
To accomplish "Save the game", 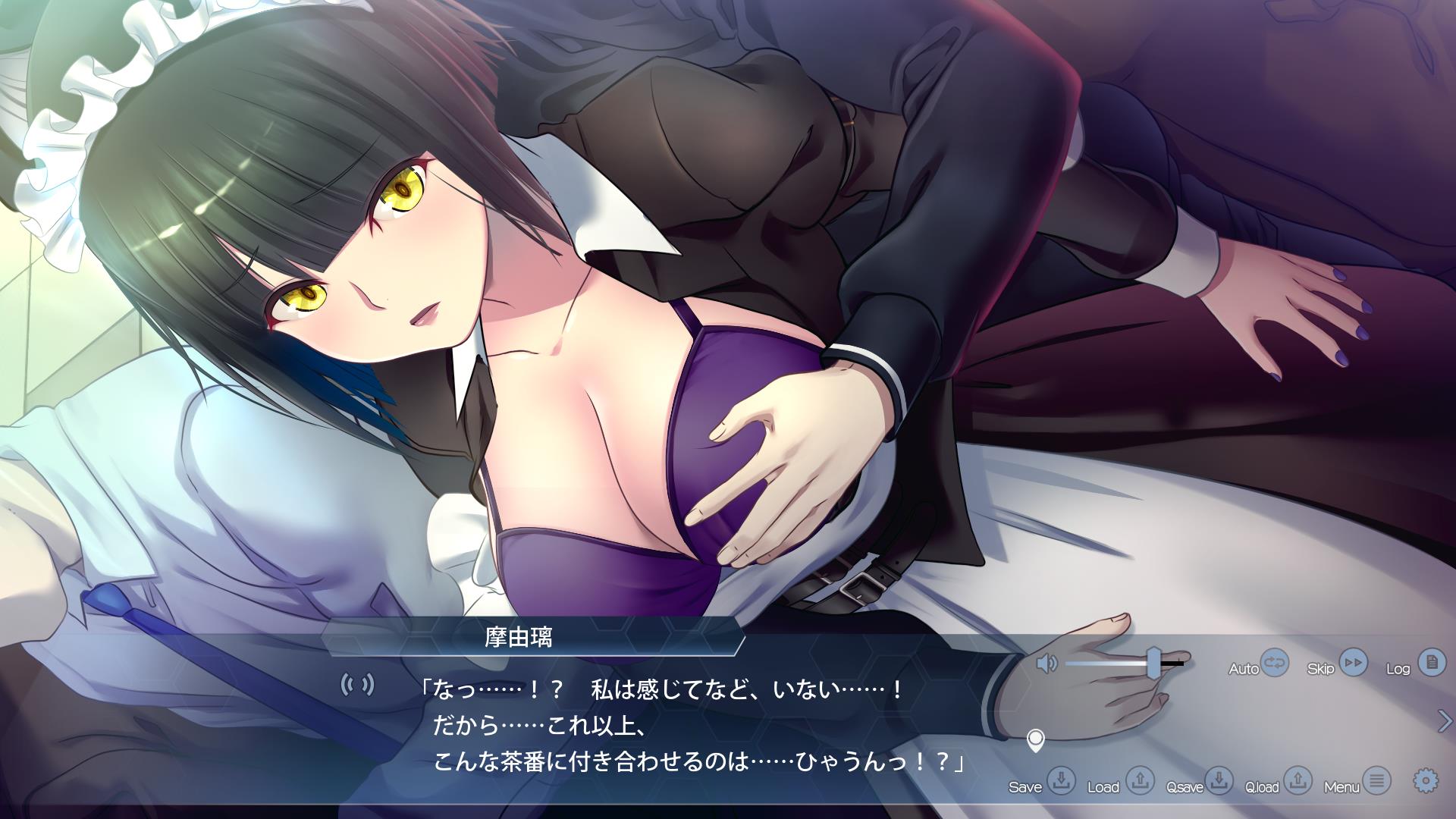I will tap(1061, 780).
